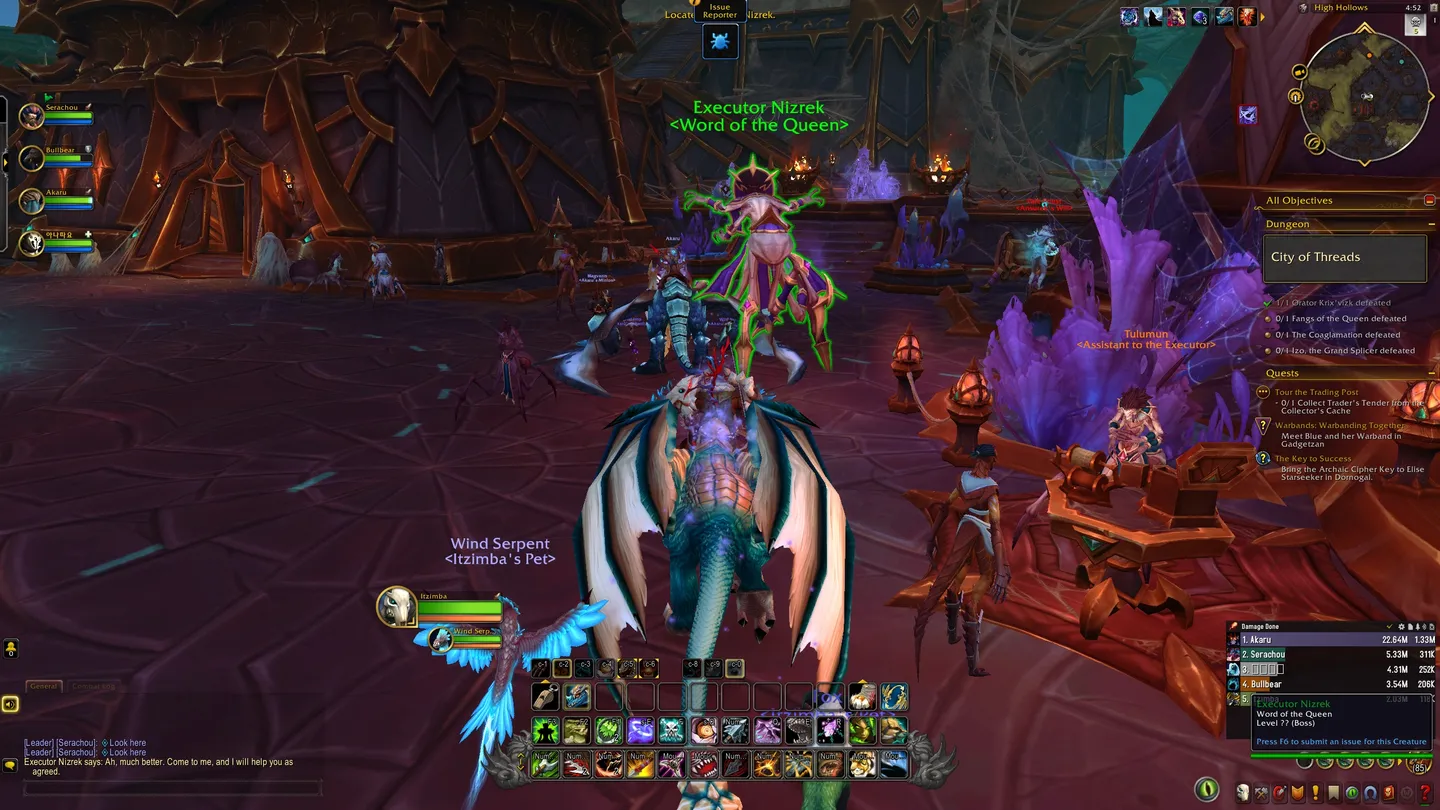Open the Character Info micro menu icon

1244,790
